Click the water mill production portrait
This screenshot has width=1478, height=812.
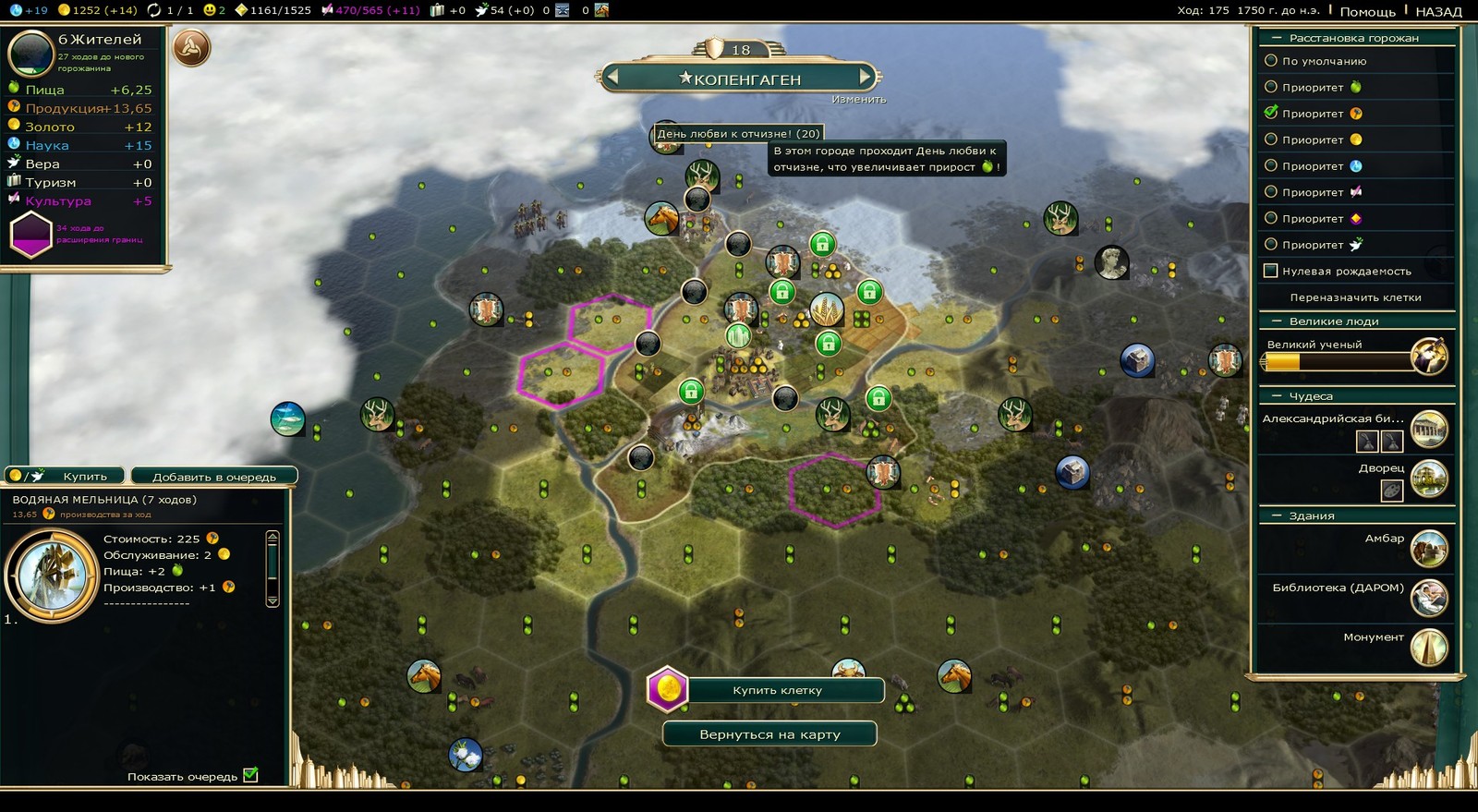(52, 575)
